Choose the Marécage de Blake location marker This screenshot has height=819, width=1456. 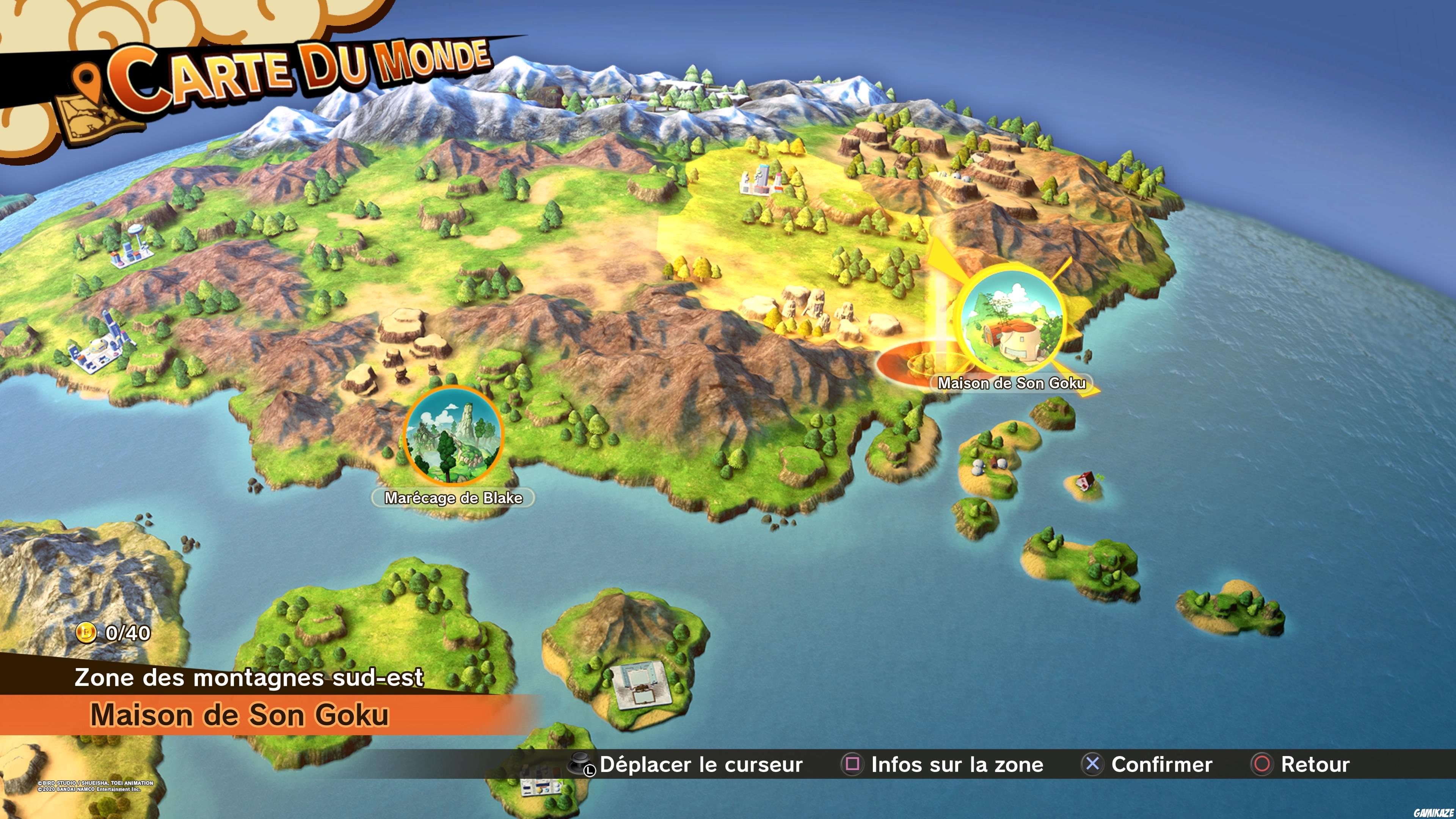coord(453,436)
